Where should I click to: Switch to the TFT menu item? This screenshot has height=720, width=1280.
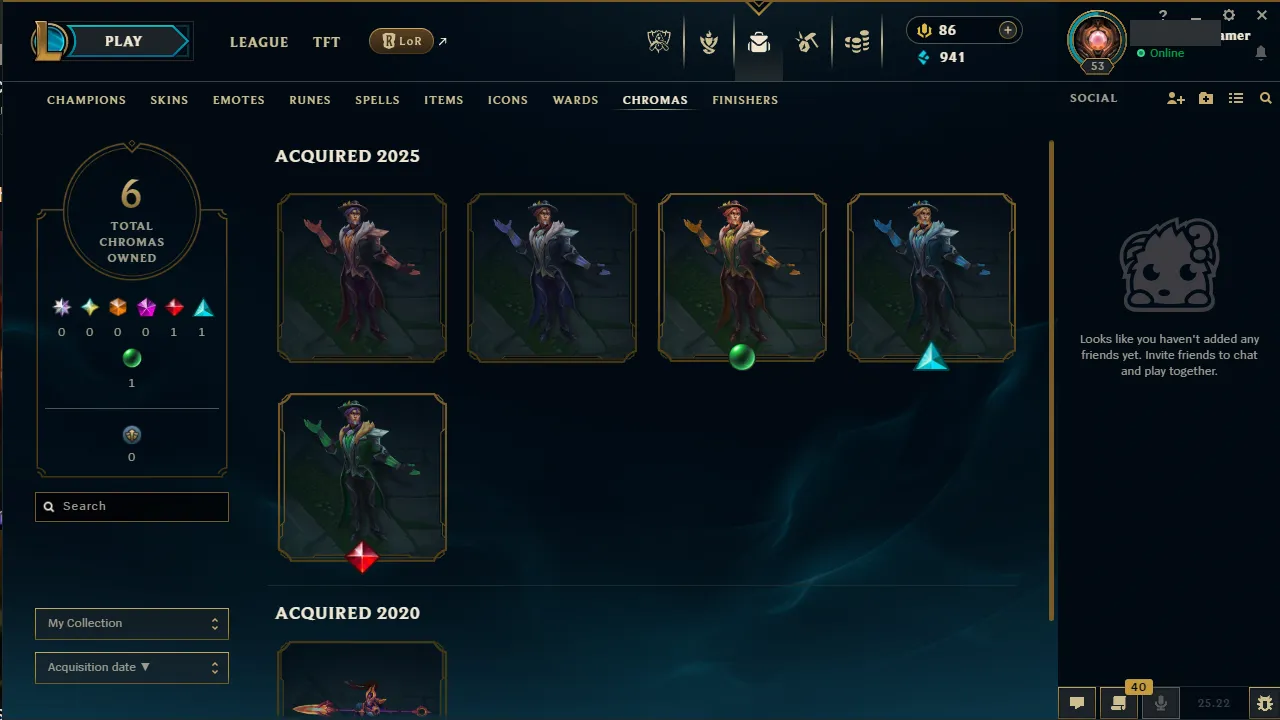click(x=326, y=42)
